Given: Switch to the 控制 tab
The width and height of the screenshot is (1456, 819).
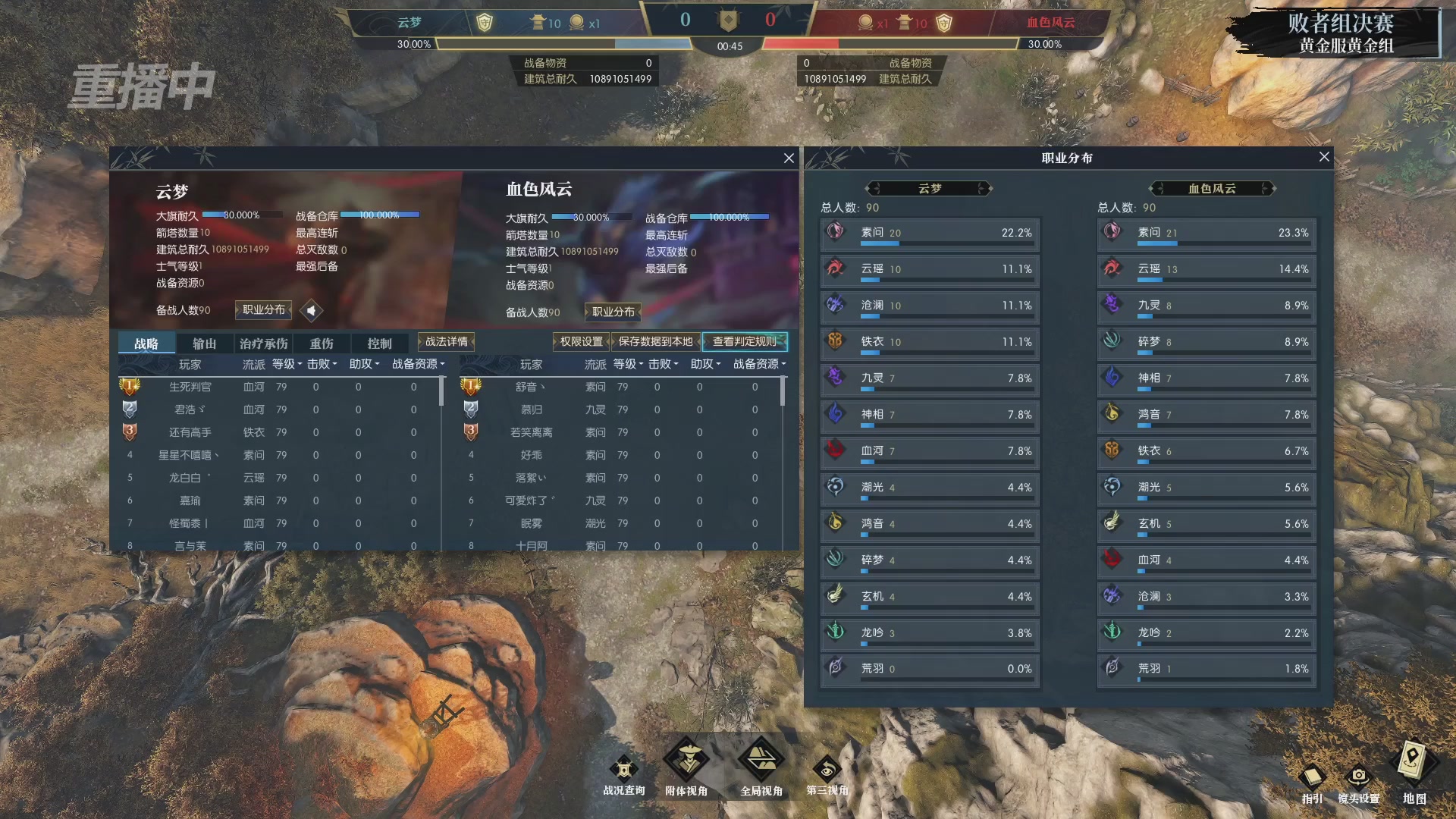Looking at the screenshot, I should pos(379,342).
